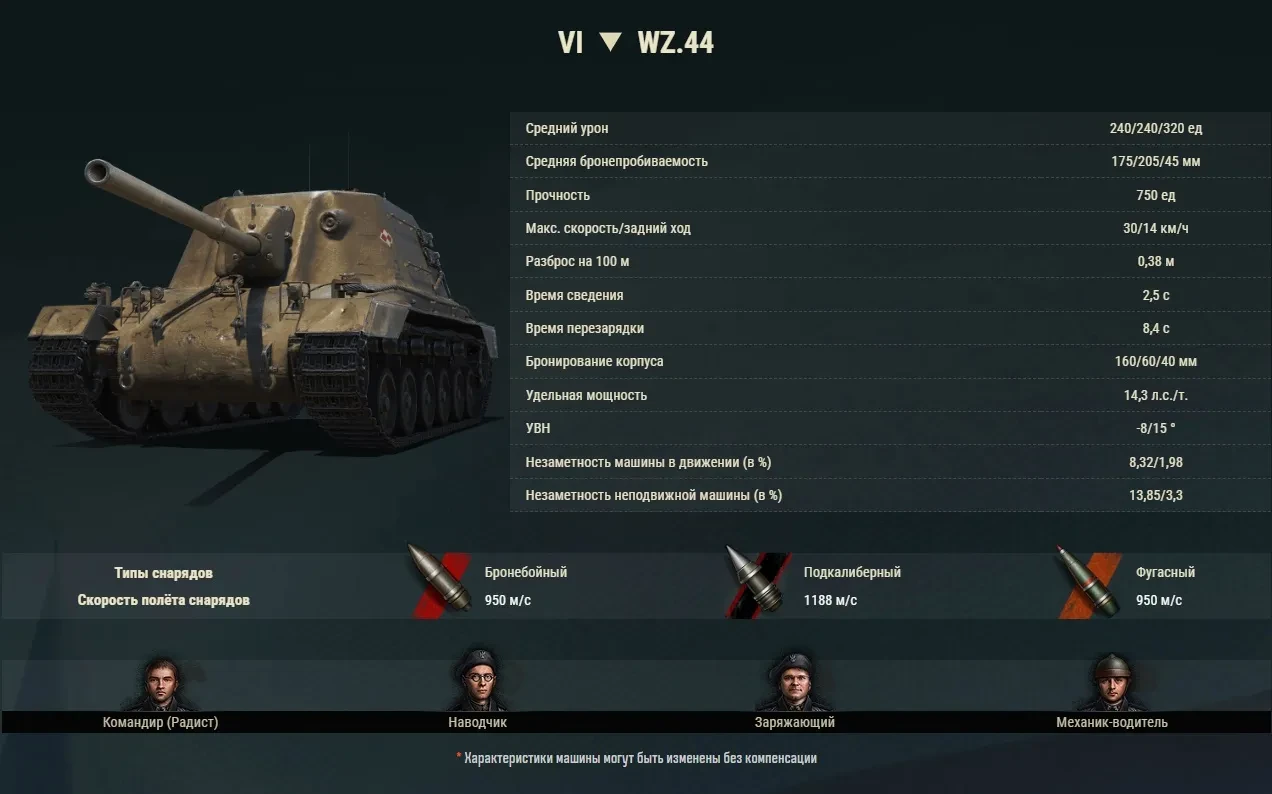Image resolution: width=1272 pixels, height=794 pixels.
Task: Choose the Механик-водитель crew portrait
Action: [1111, 683]
